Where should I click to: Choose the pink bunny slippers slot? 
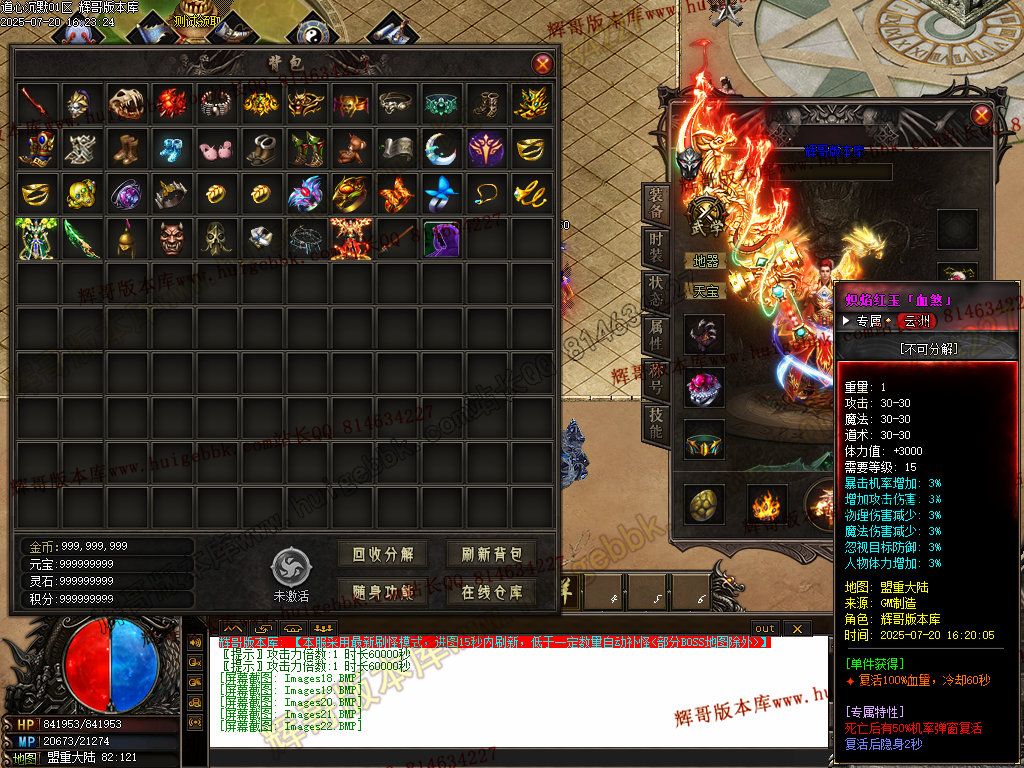click(x=216, y=147)
